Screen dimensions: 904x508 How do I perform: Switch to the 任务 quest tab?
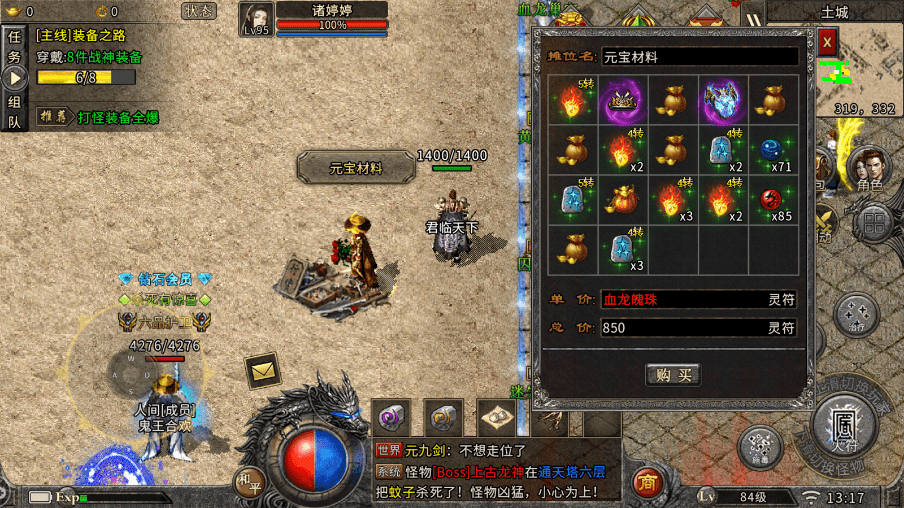pyautogui.click(x=15, y=47)
